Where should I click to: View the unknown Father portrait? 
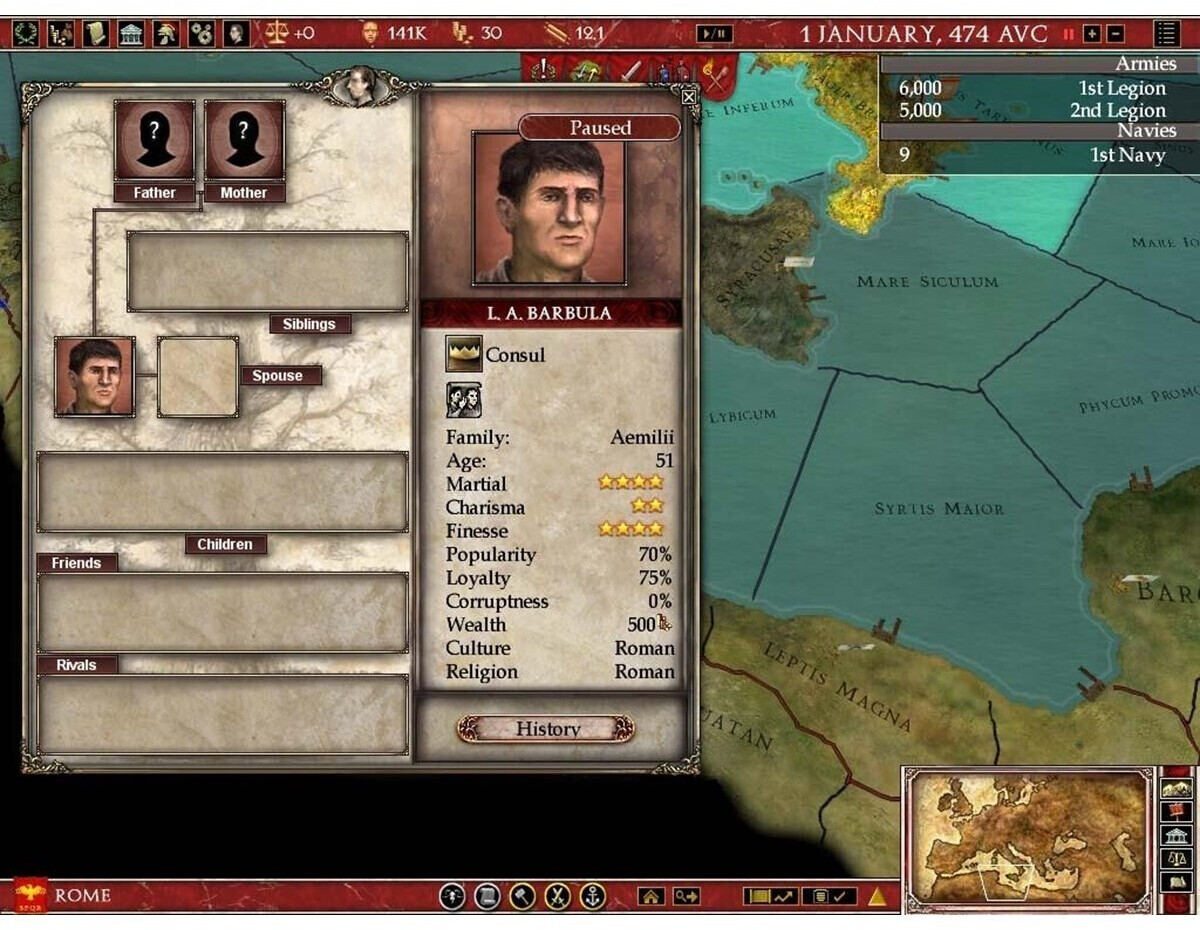click(154, 140)
